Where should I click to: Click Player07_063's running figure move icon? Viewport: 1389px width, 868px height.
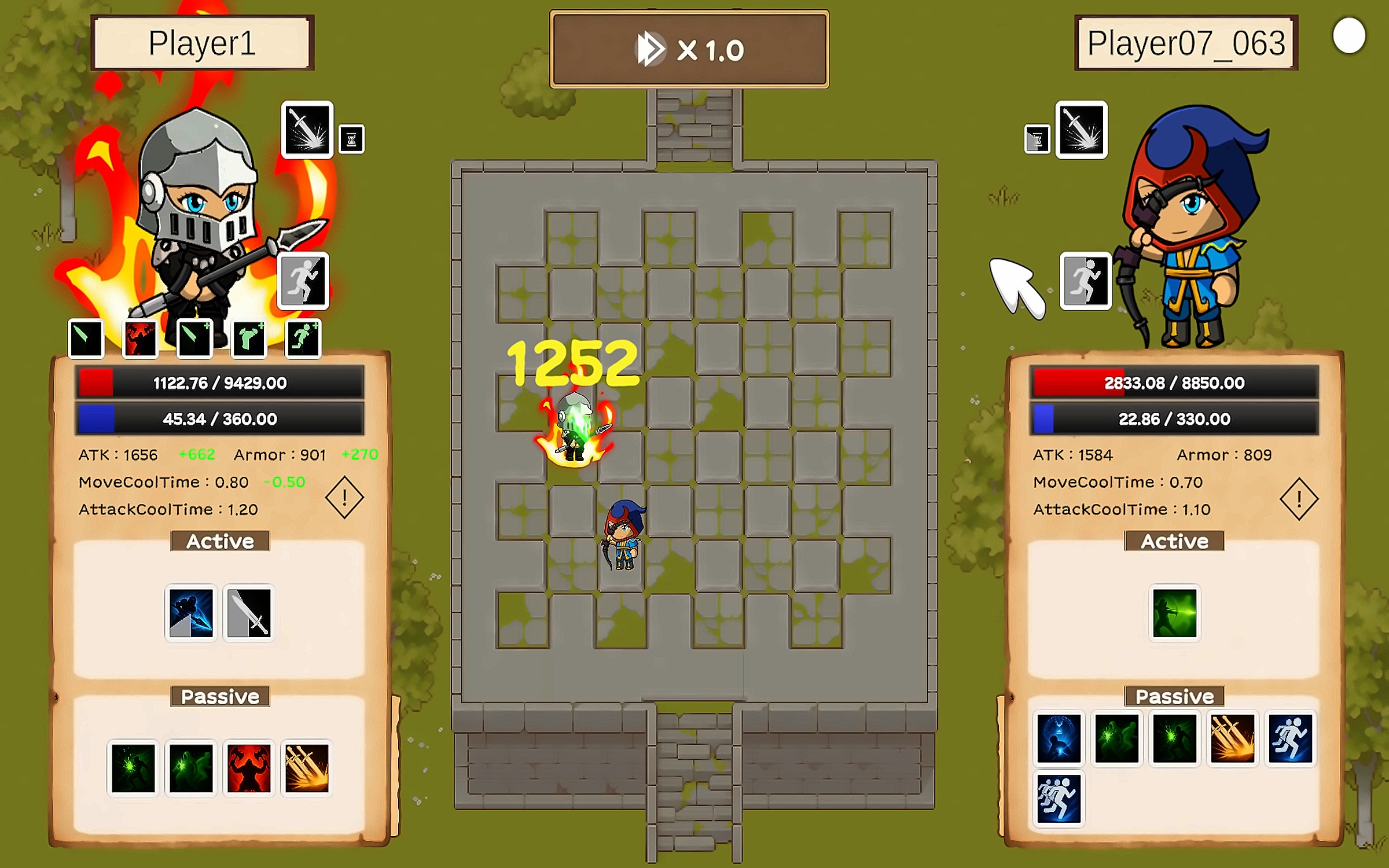[1085, 281]
